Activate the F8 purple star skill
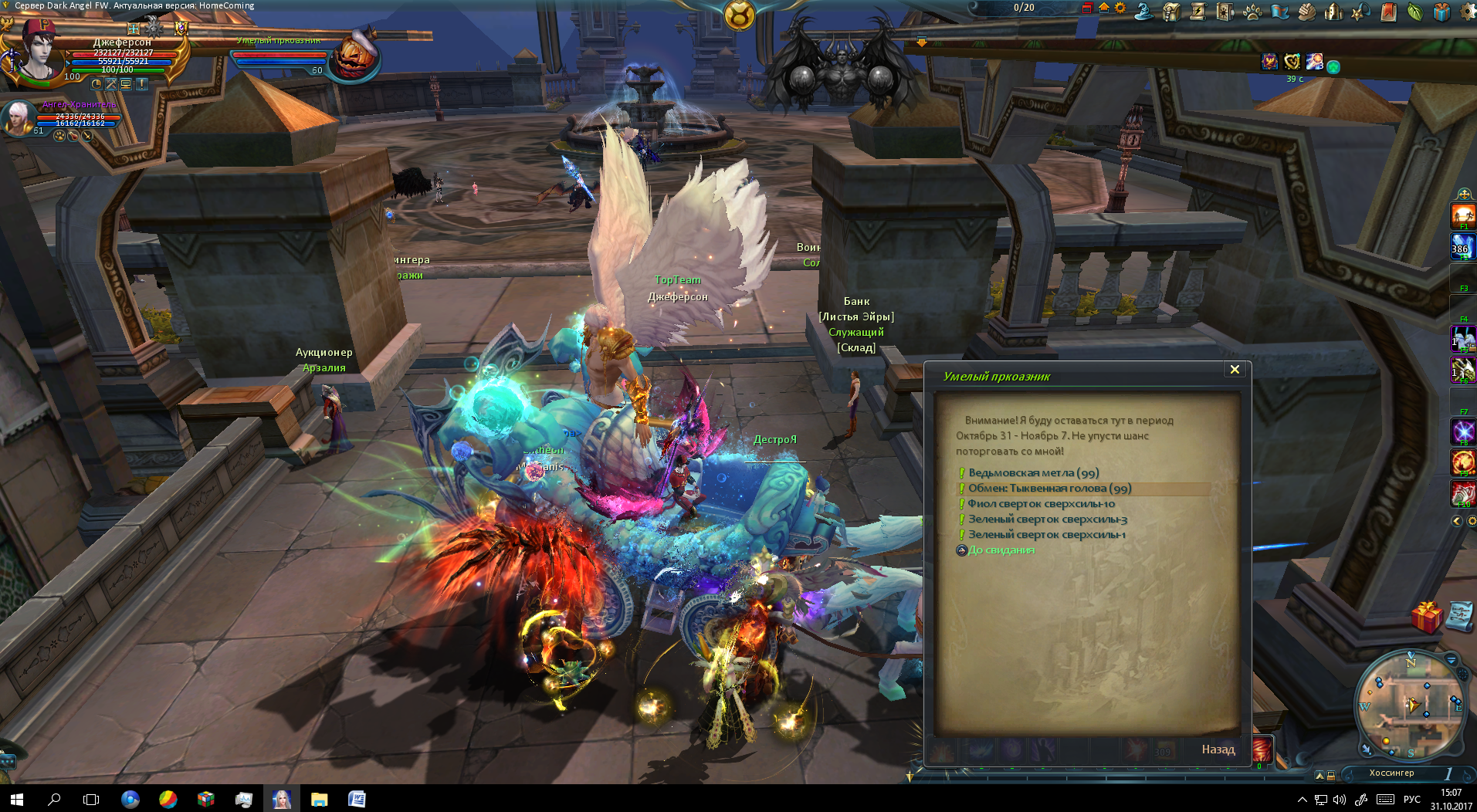 point(1463,431)
